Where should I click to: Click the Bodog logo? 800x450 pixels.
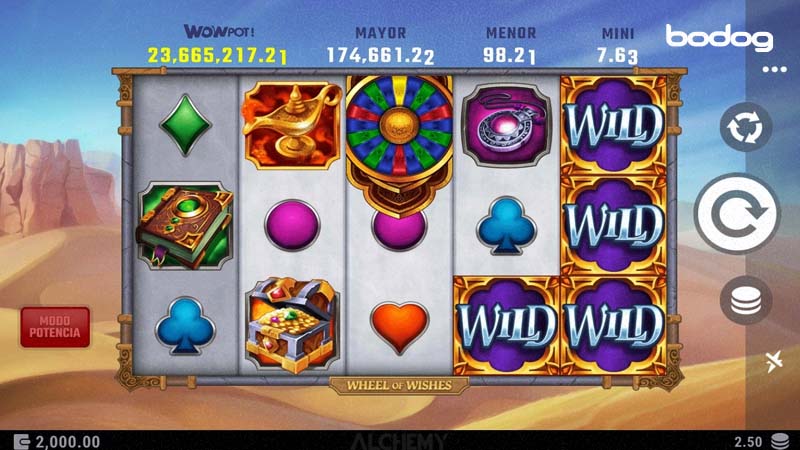(719, 38)
